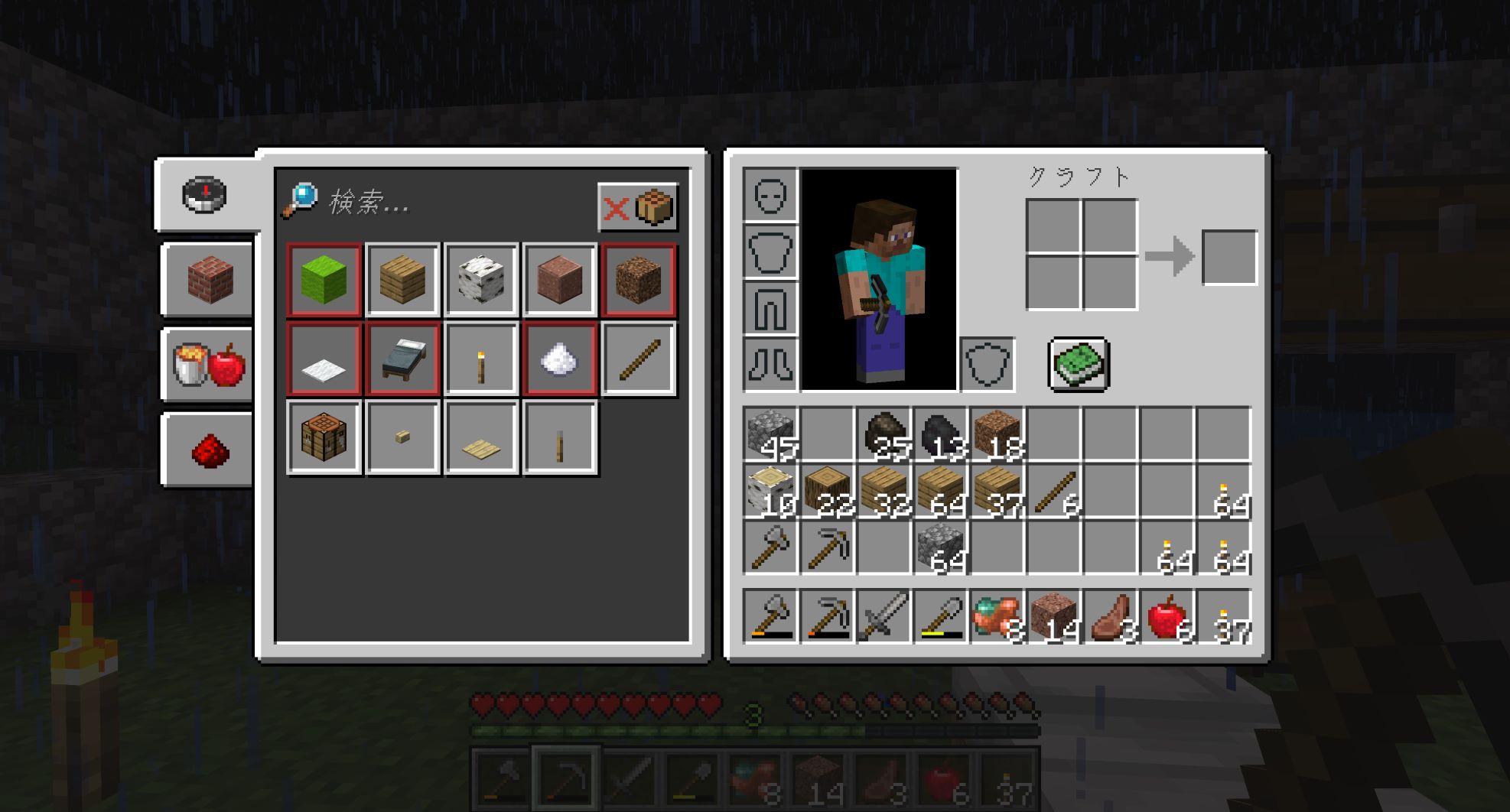Image resolution: width=1510 pixels, height=812 pixels.
Task: Select the crafting table recipe
Action: pyautogui.click(x=324, y=438)
